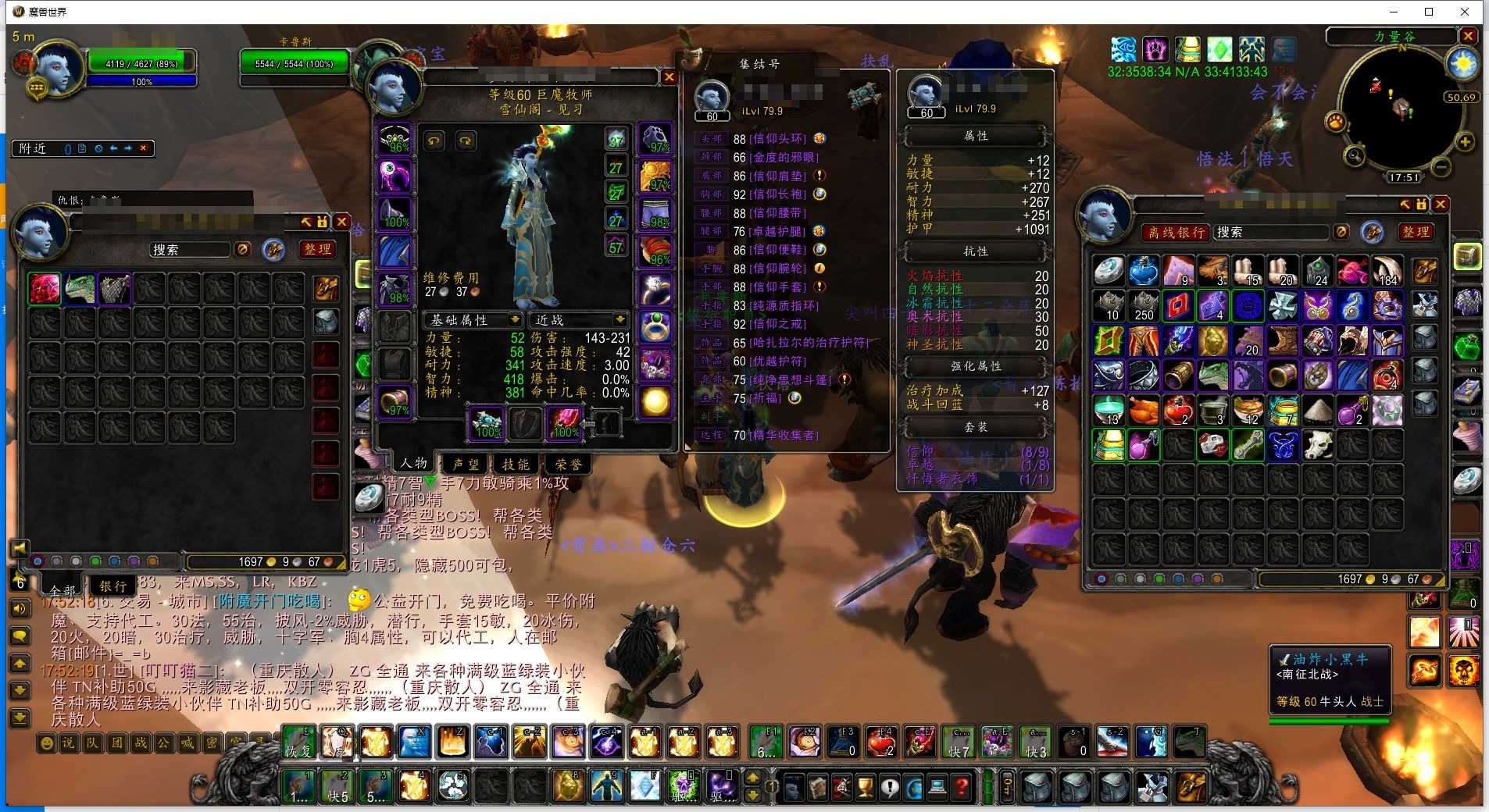Switch to the 声望 reputation tab
Image resolution: width=1489 pixels, height=812 pixels.
pyautogui.click(x=466, y=464)
